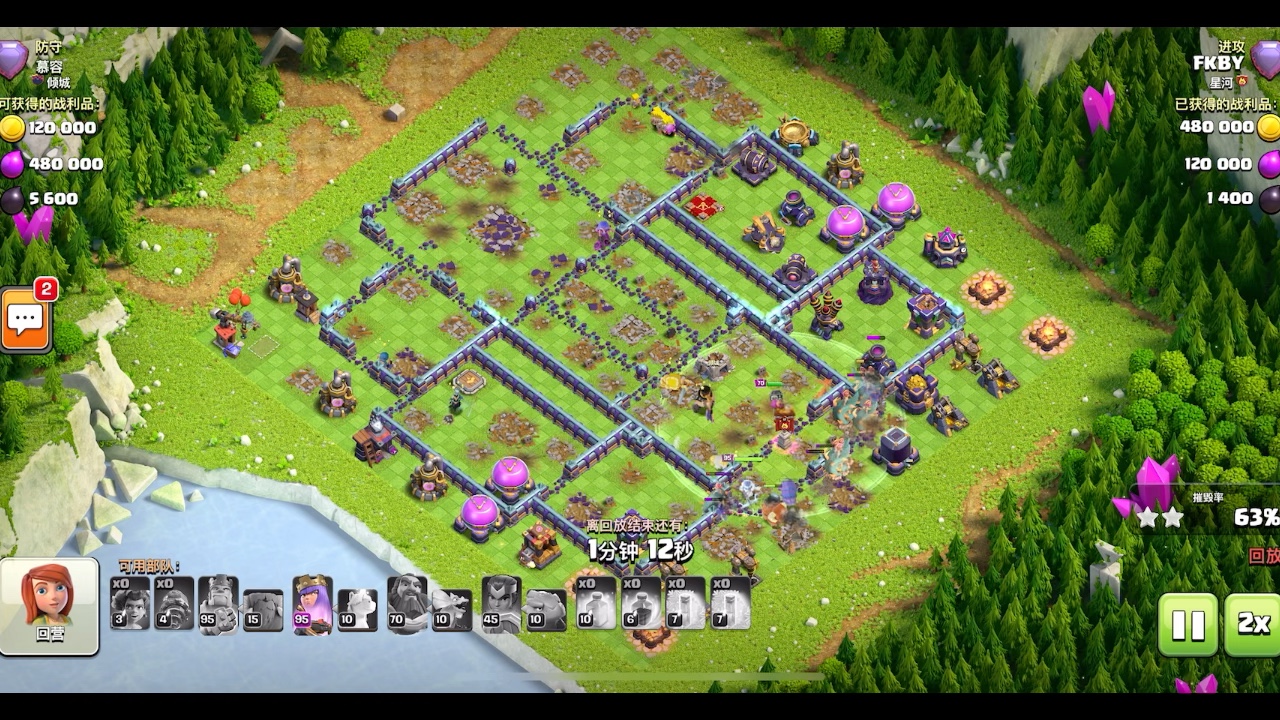Viewport: 1280px width, 720px height.
Task: Pick the Royal Champion hero slot
Action: click(x=501, y=605)
